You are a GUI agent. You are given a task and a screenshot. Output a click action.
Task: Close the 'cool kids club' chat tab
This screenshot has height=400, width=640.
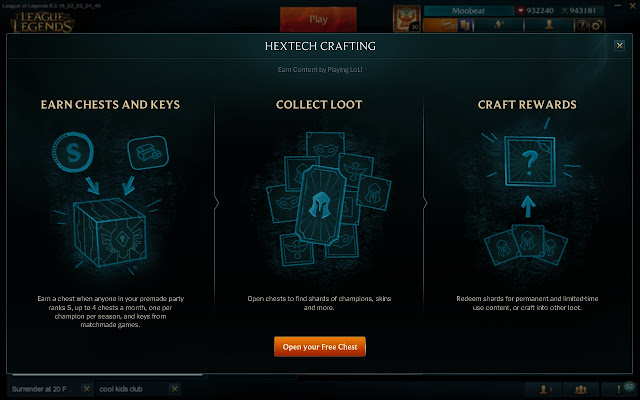point(174,388)
